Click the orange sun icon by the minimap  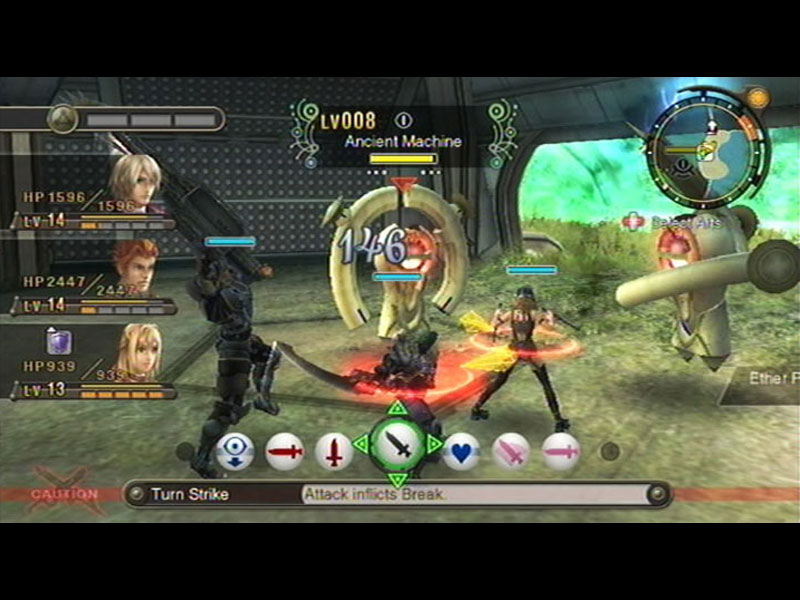pyautogui.click(x=757, y=98)
